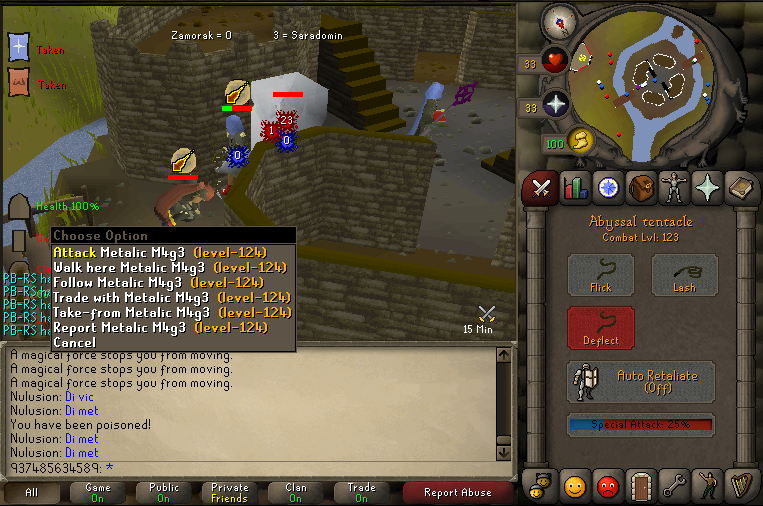This screenshot has width=763, height=506.
Task: Switch to the Lash attack style
Action: click(x=685, y=275)
